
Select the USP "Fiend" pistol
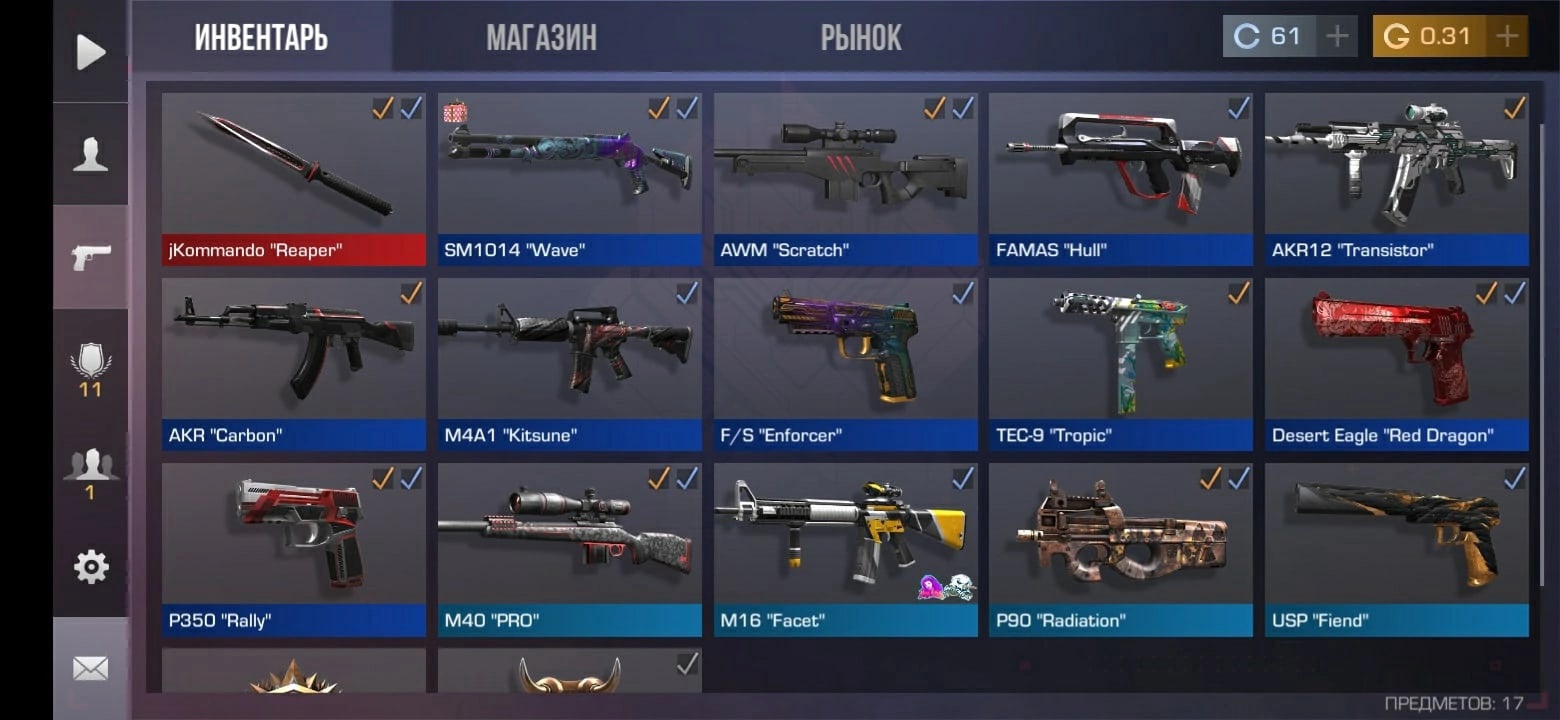(1396, 548)
